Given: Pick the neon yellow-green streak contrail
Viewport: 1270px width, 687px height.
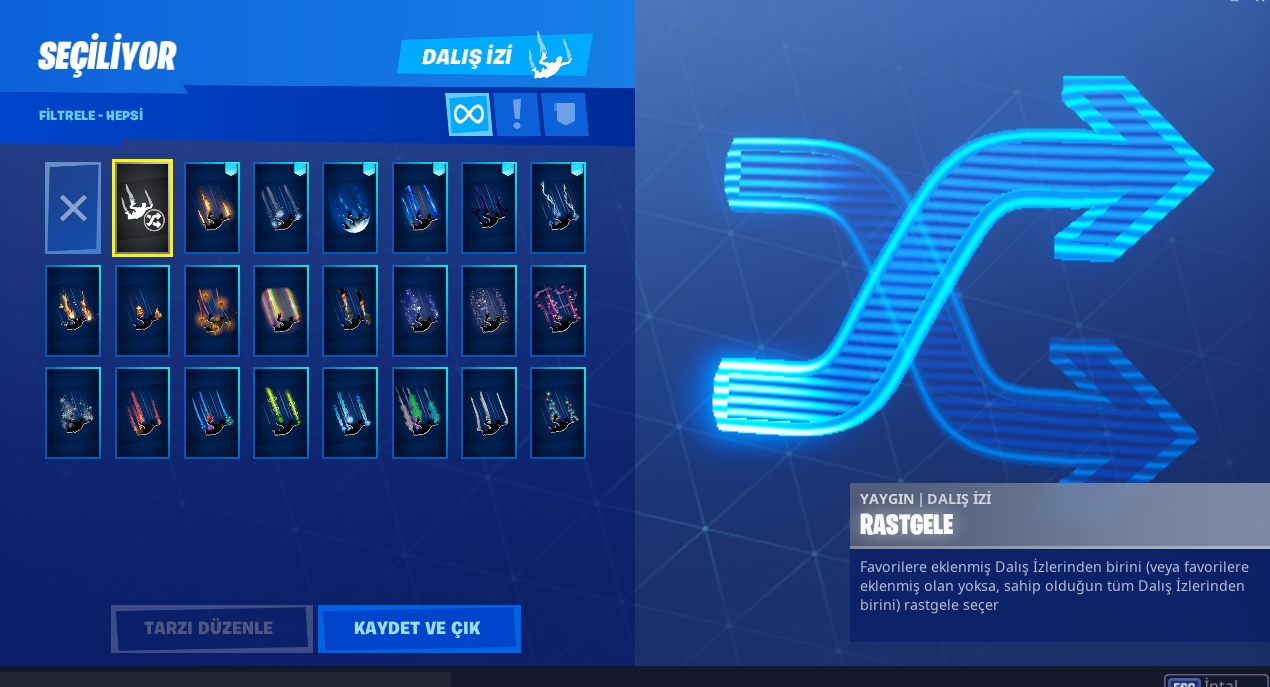Looking at the screenshot, I should 281,413.
